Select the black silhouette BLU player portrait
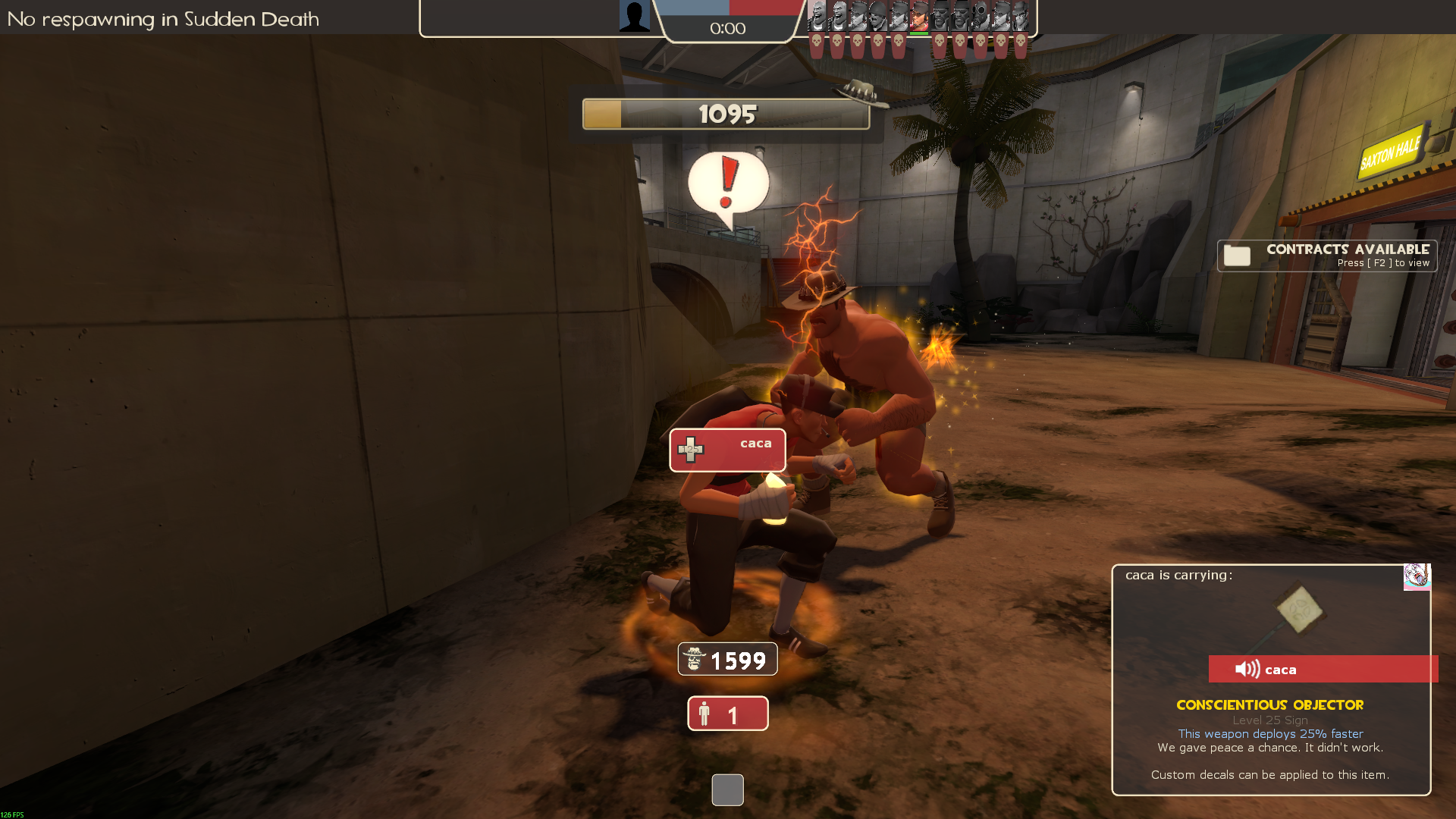Image resolution: width=1456 pixels, height=819 pixels. (x=634, y=16)
